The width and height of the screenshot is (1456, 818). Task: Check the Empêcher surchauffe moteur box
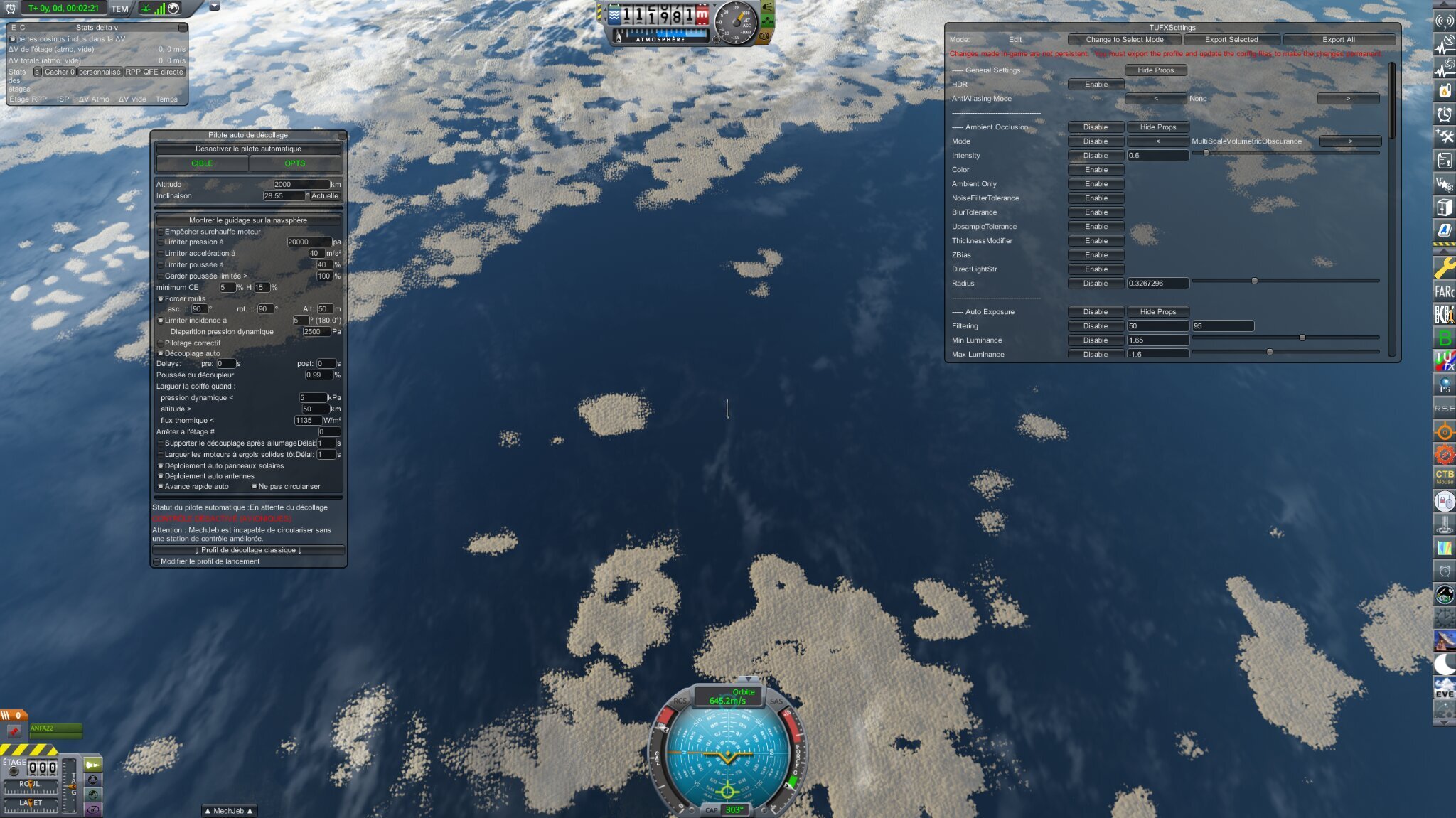(x=161, y=231)
